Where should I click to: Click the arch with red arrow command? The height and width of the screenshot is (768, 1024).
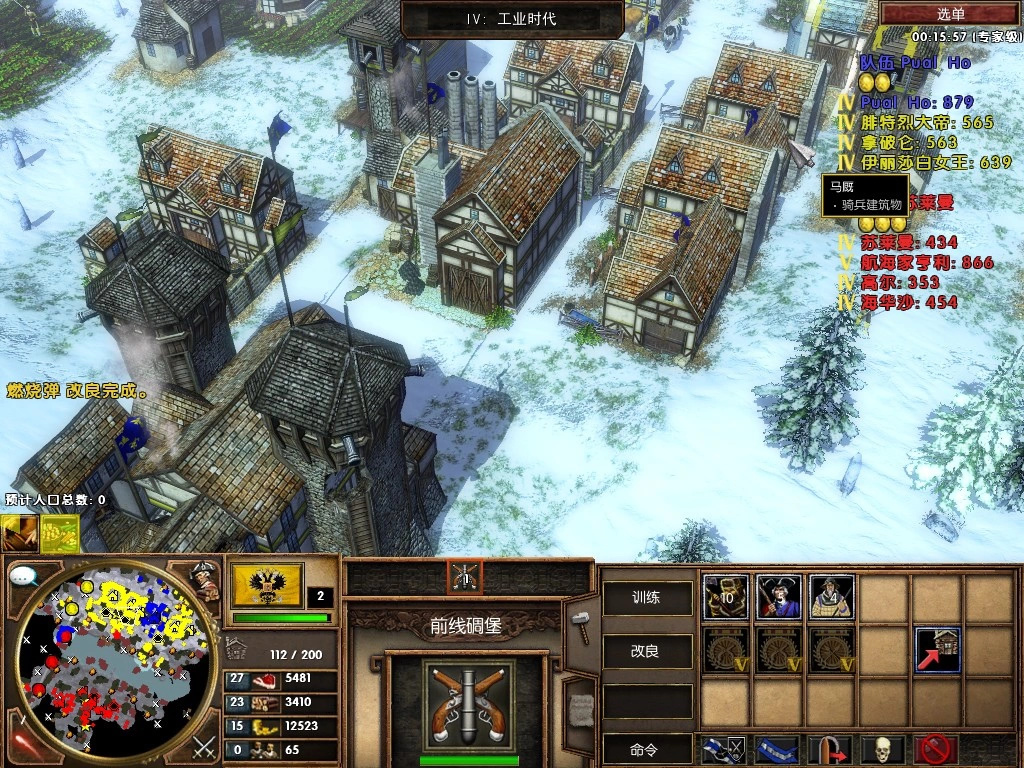coord(829,749)
